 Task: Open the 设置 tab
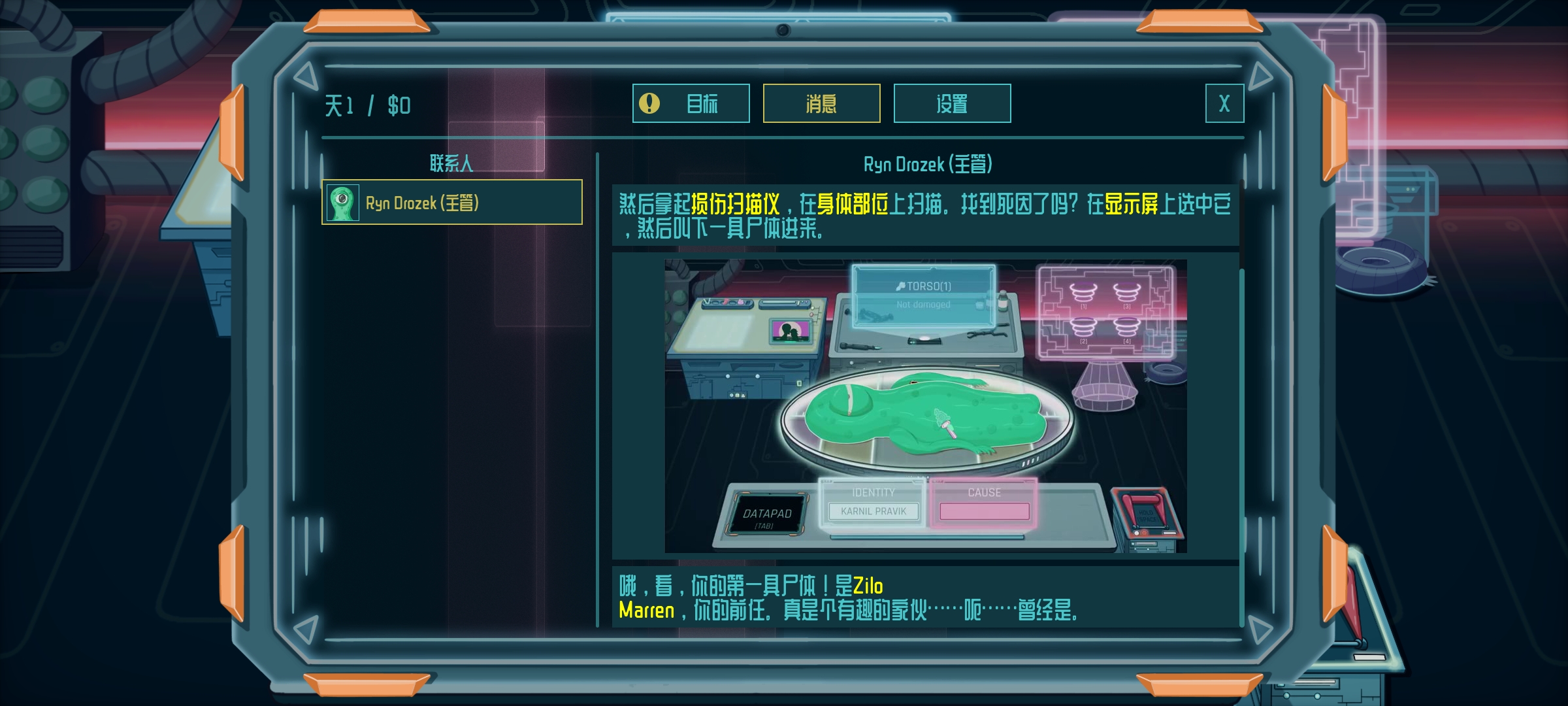pyautogui.click(x=952, y=103)
